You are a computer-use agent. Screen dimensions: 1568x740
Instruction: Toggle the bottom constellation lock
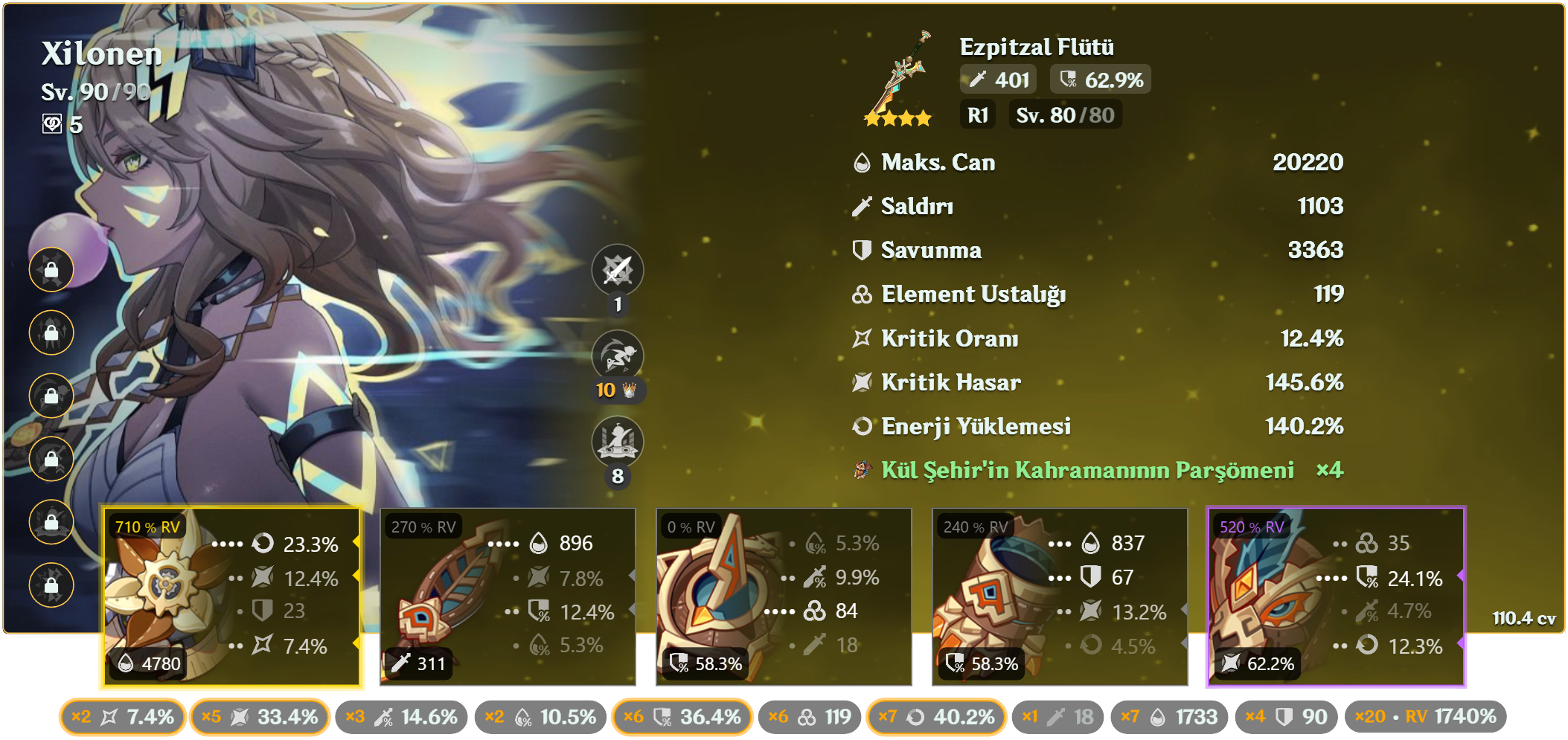(51, 585)
